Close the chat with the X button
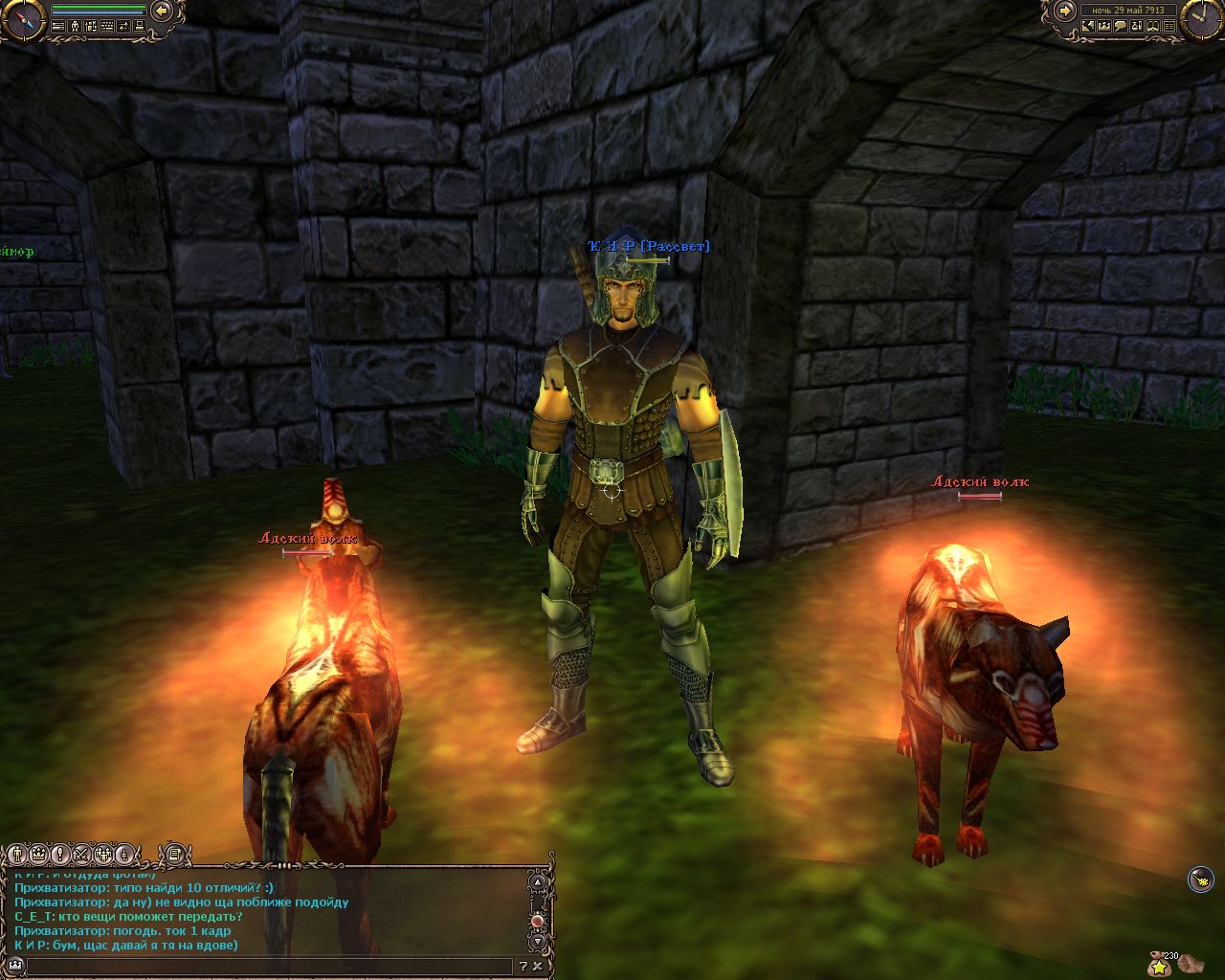This screenshot has height=980, width=1225. click(539, 967)
